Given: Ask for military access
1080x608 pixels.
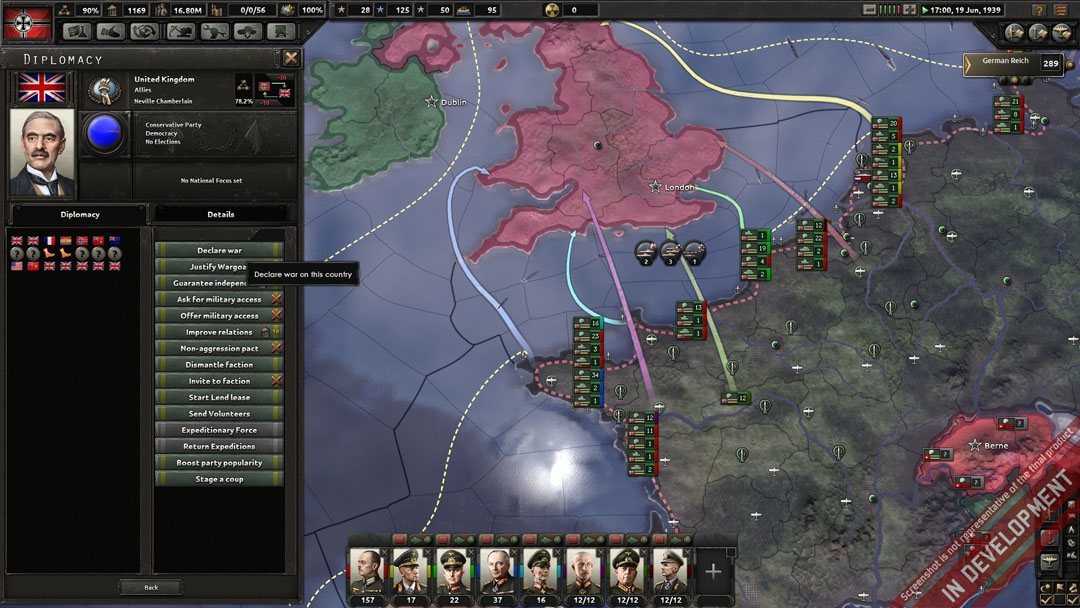Looking at the screenshot, I should [x=219, y=299].
